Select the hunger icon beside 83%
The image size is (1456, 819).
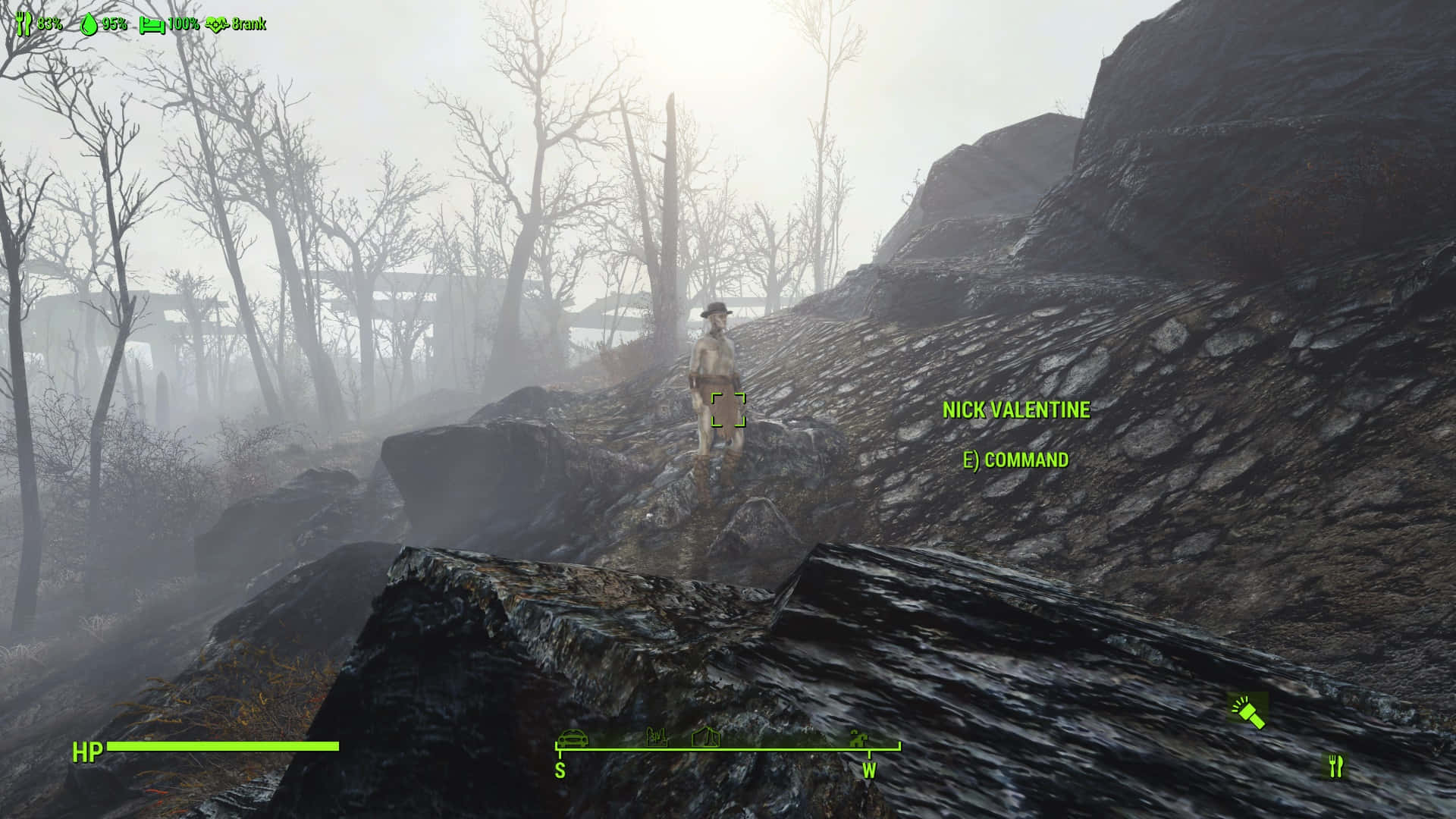tap(24, 24)
